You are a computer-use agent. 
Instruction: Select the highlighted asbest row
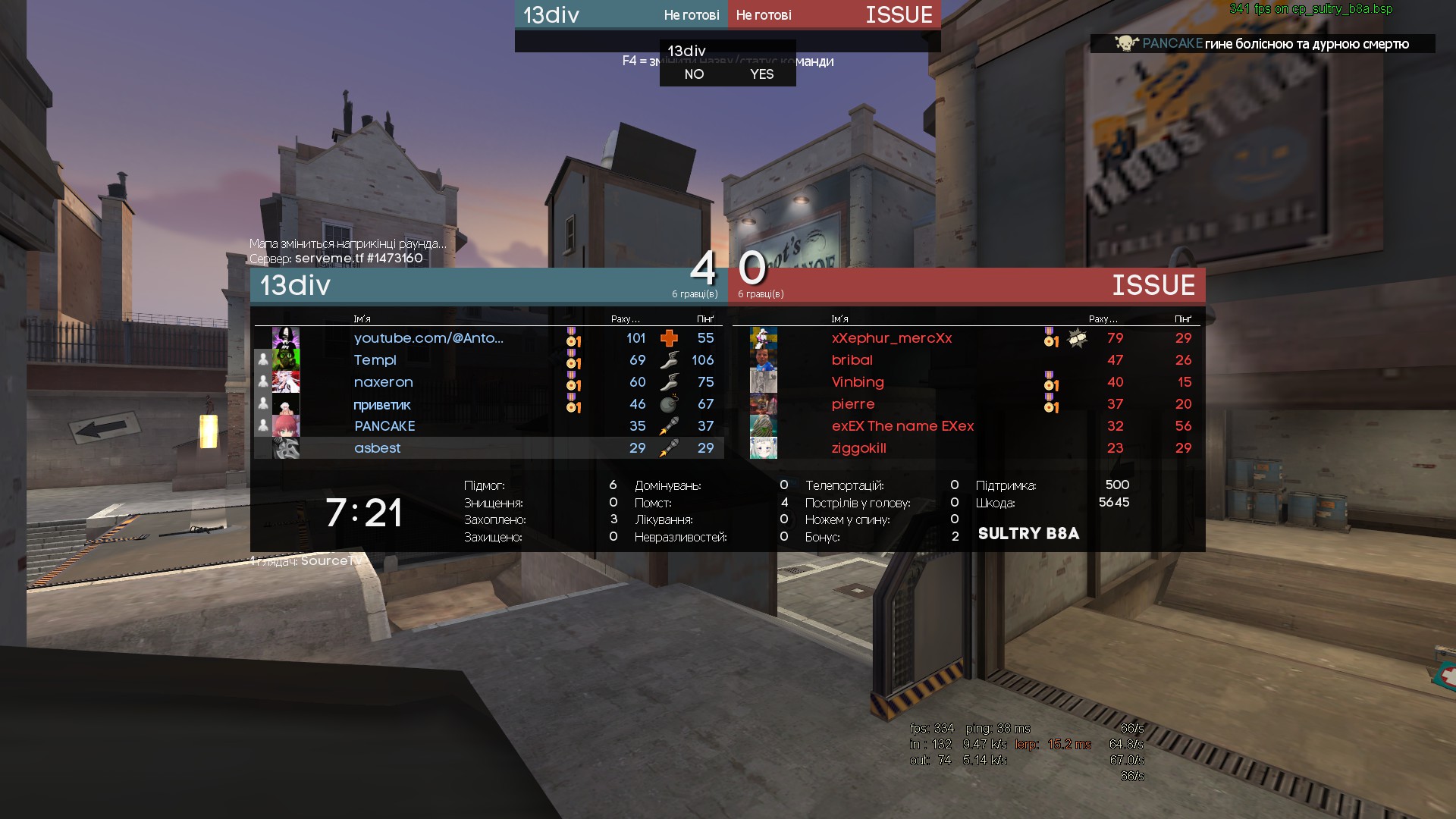coord(378,448)
